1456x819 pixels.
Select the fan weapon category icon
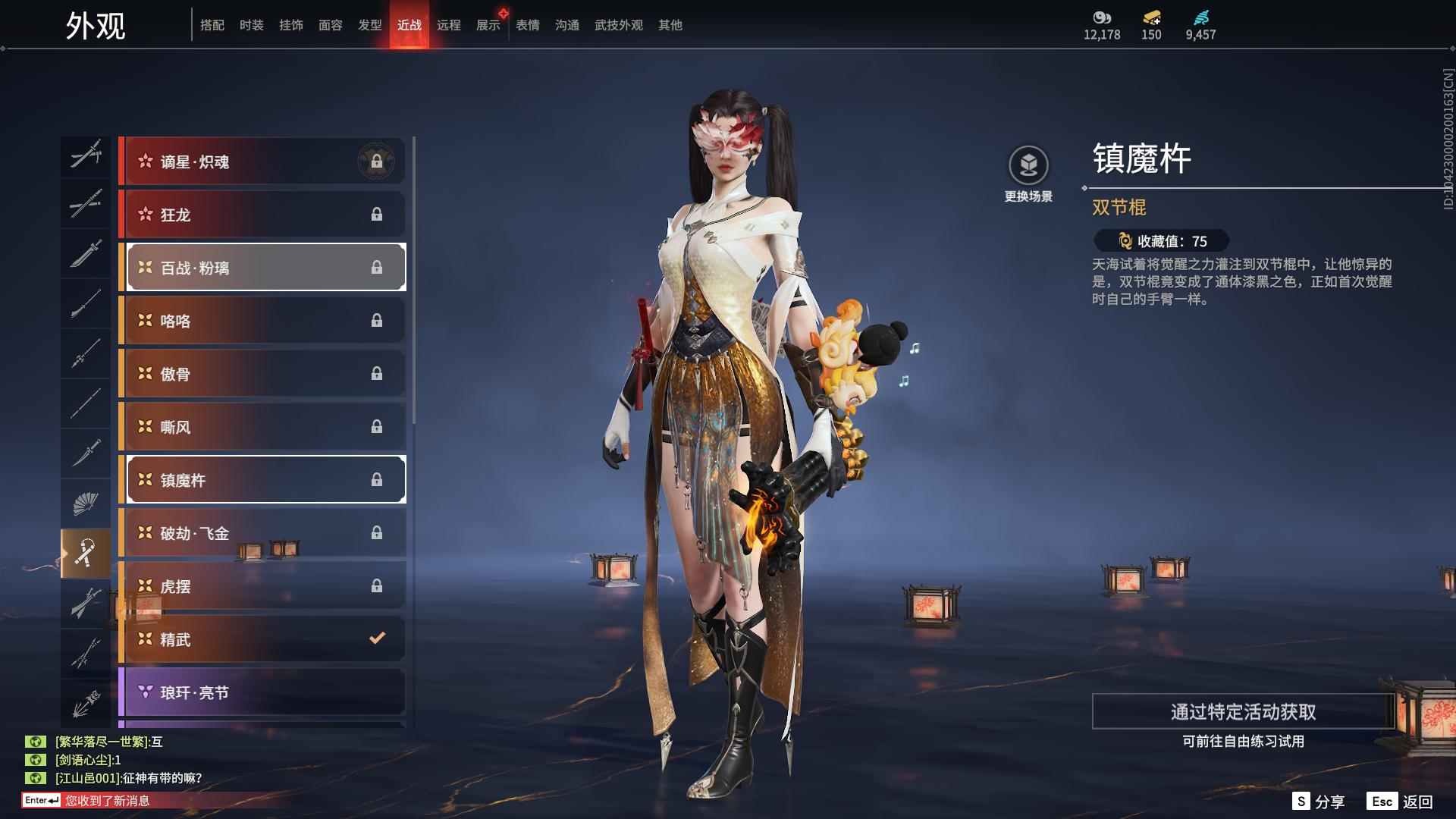86,502
